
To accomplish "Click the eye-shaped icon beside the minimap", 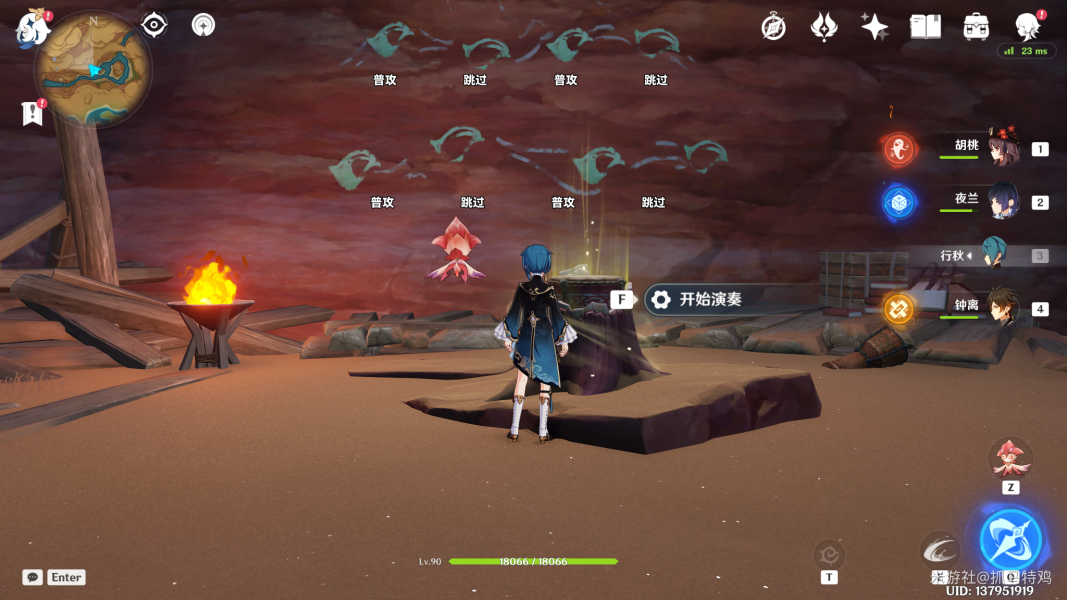I will [x=154, y=25].
